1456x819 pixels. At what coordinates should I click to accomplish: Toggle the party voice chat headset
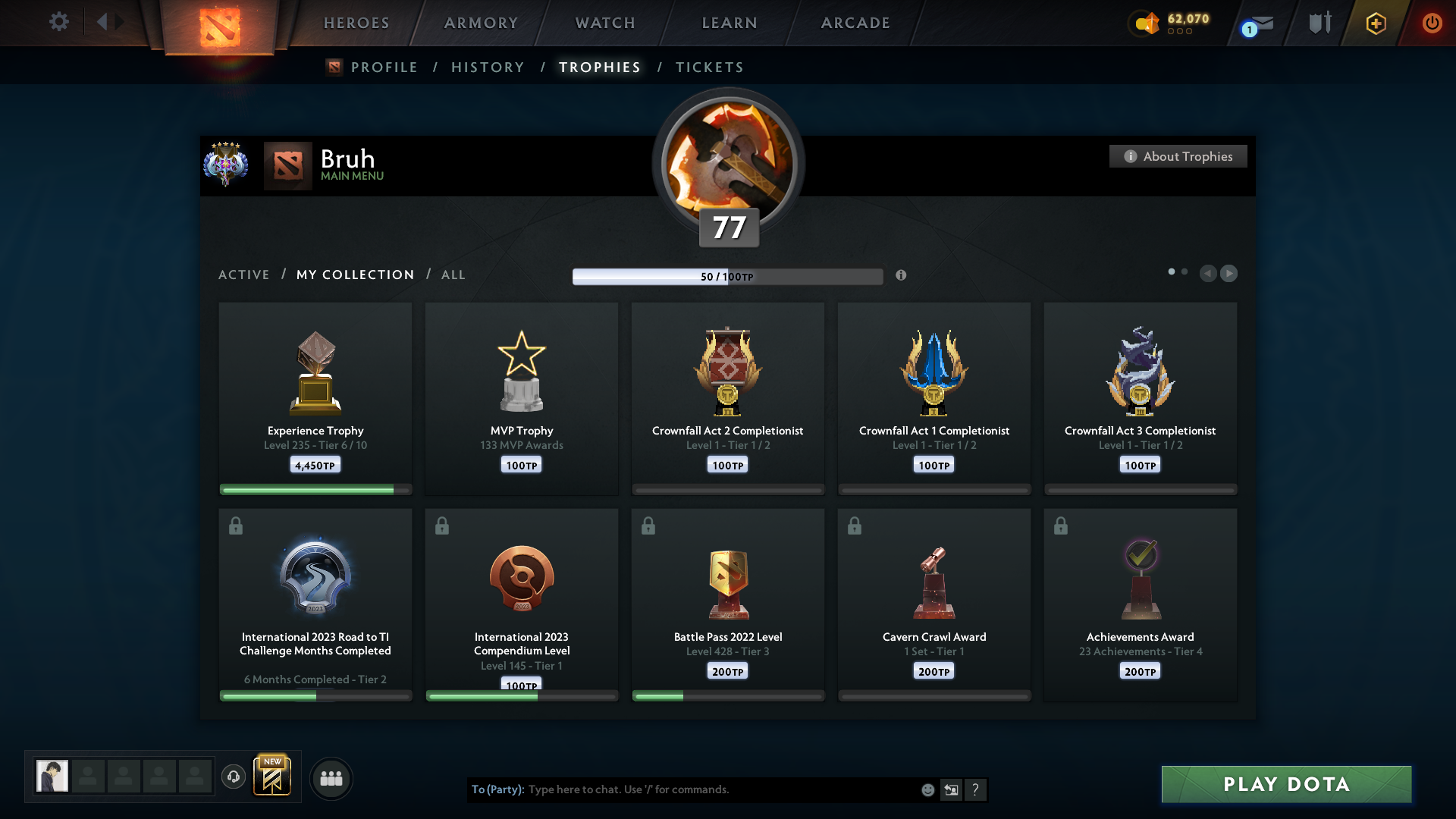point(234,778)
